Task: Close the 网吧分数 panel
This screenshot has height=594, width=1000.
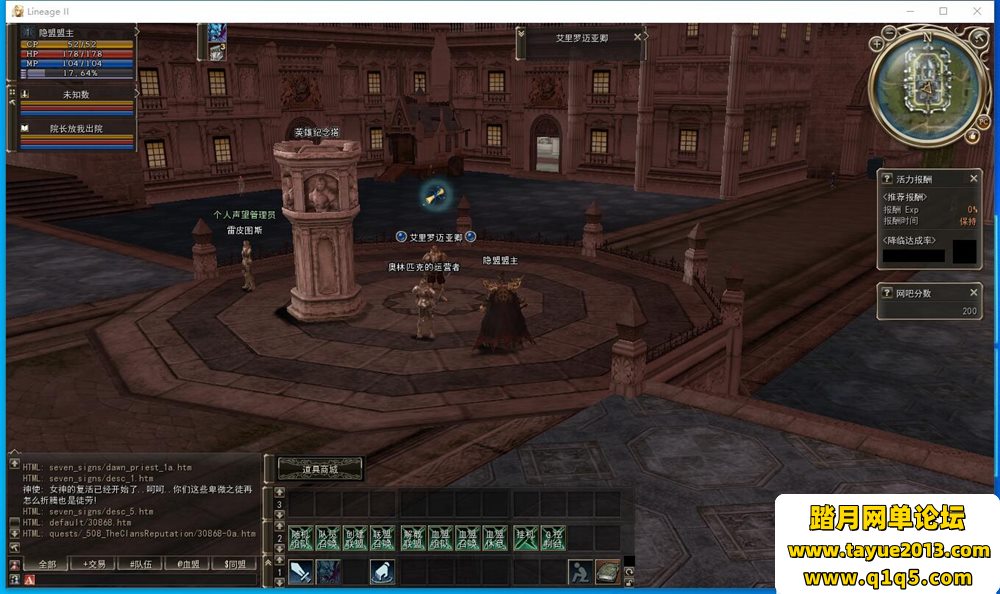Action: click(x=974, y=293)
